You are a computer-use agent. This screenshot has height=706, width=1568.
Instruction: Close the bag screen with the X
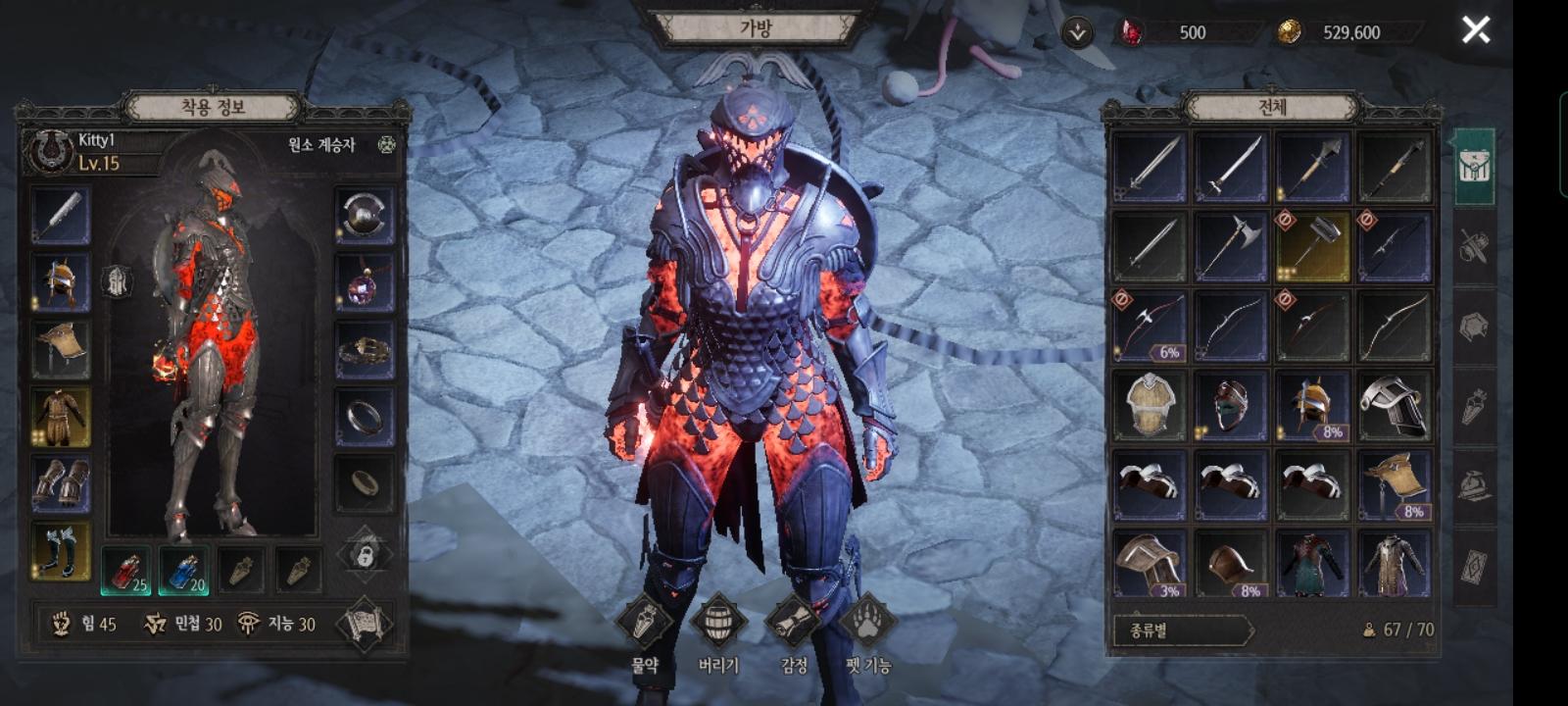[1476, 30]
